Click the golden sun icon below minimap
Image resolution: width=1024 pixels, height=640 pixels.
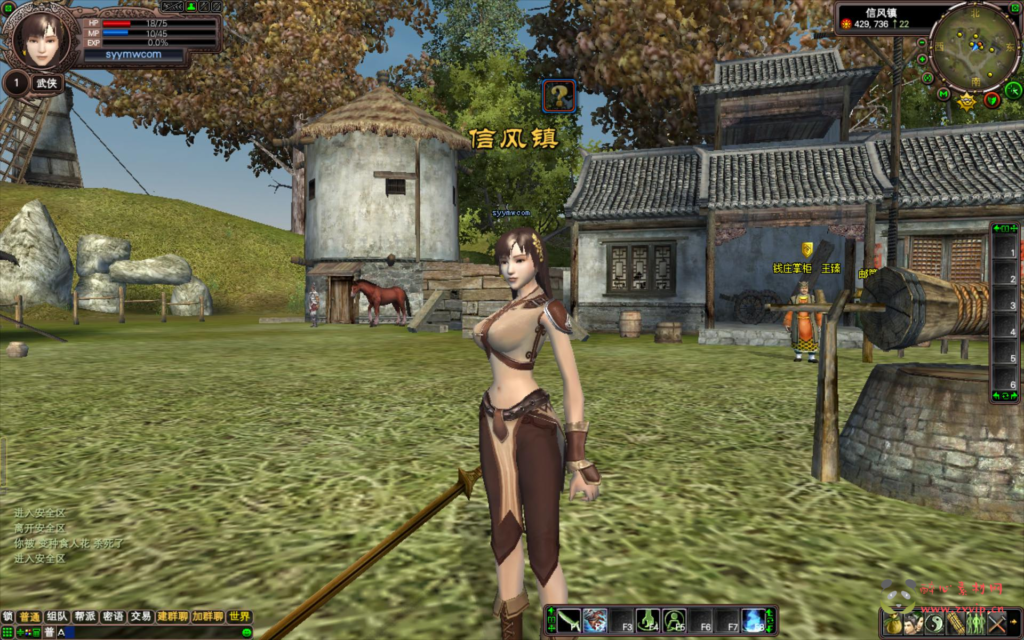[967, 101]
